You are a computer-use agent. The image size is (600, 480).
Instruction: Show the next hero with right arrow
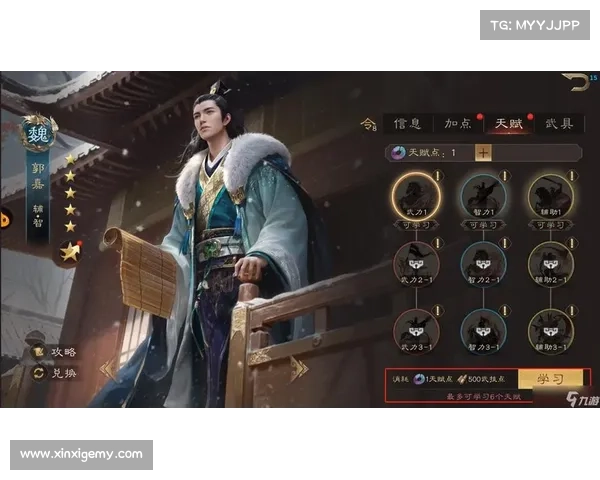click(x=298, y=369)
